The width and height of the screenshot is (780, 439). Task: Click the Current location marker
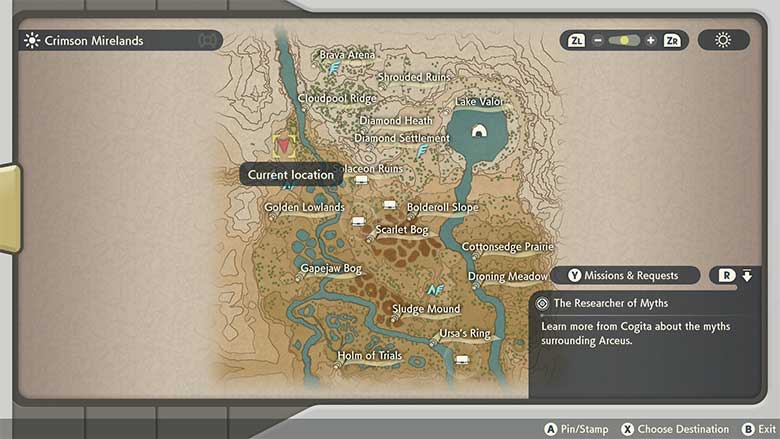pyautogui.click(x=283, y=146)
